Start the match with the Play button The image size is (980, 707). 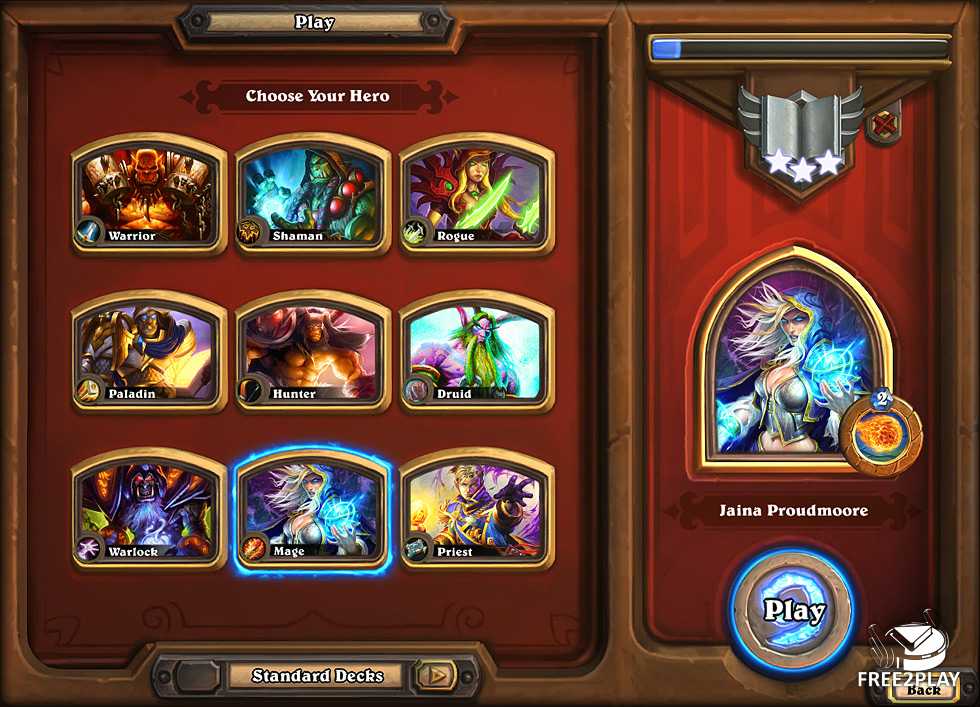[793, 610]
